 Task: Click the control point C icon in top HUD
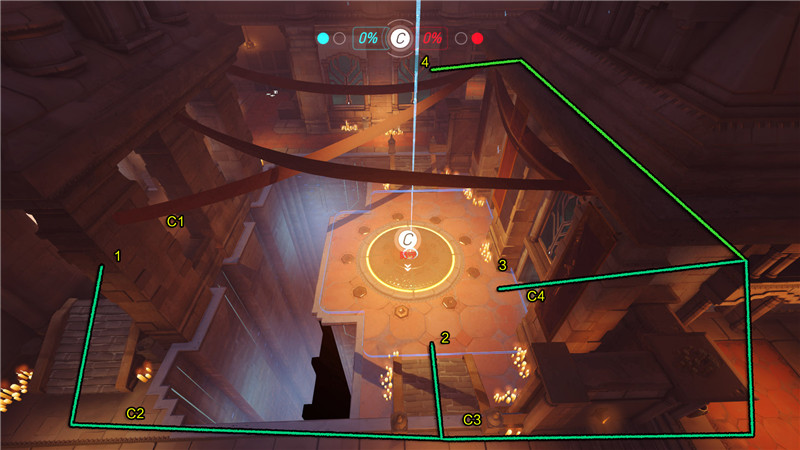coord(400,38)
